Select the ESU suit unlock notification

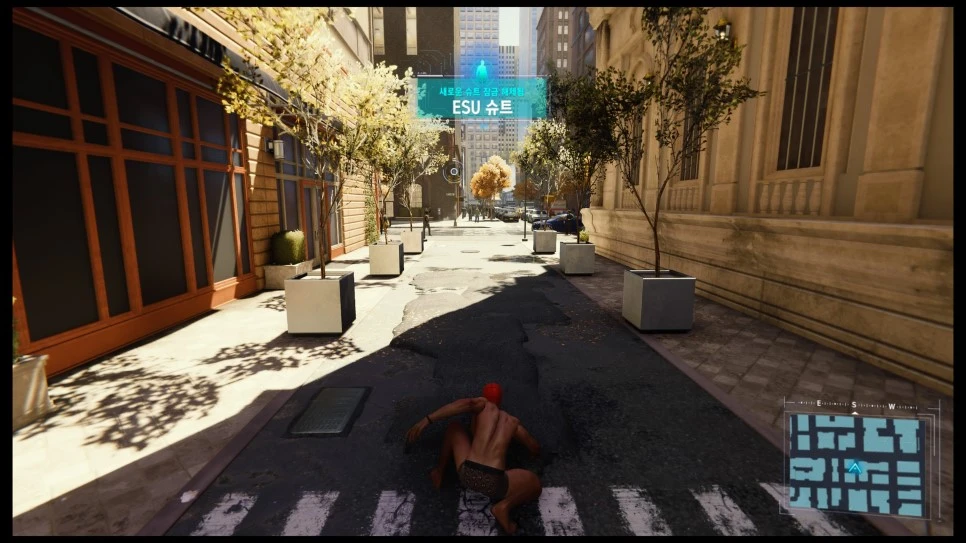pyautogui.click(x=482, y=101)
